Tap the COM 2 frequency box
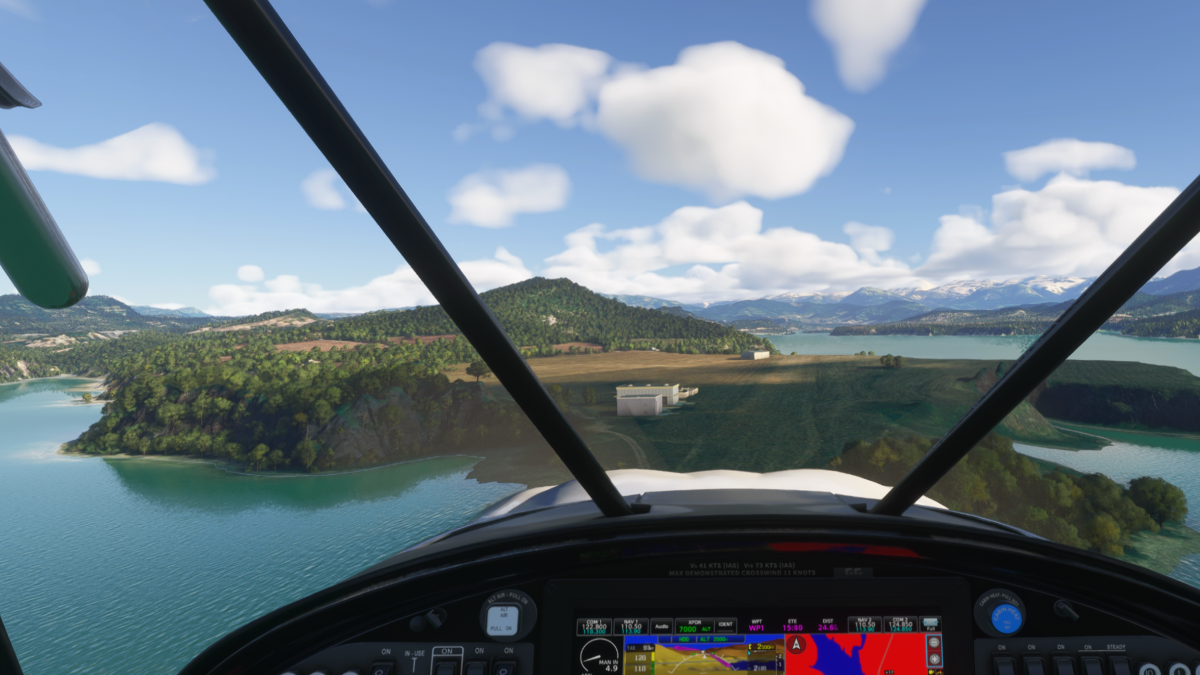Screen dimensions: 1200x675 tap(900, 625)
